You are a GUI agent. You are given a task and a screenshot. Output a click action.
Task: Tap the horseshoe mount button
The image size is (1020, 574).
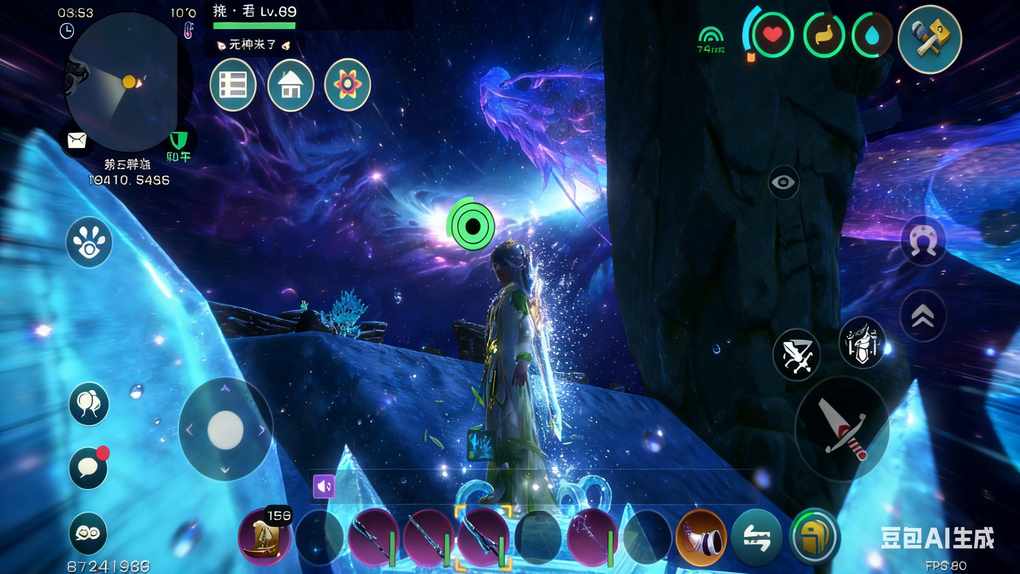923,241
